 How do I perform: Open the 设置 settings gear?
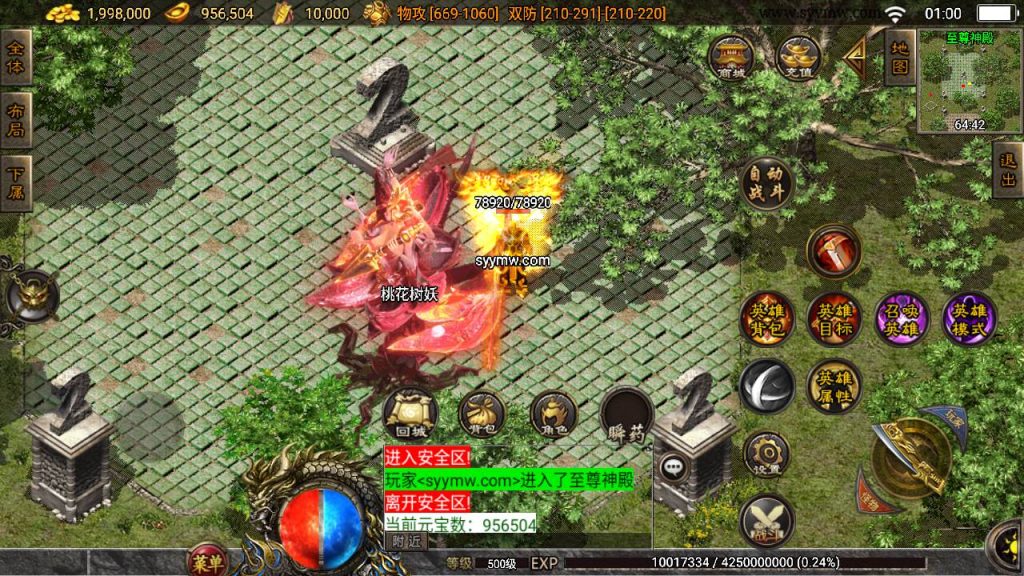click(x=767, y=453)
